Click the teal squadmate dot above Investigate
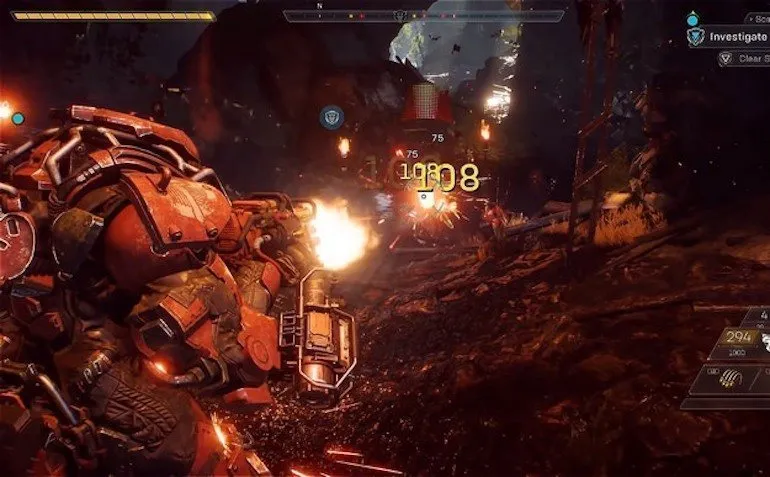This screenshot has width=770, height=477. click(x=692, y=18)
